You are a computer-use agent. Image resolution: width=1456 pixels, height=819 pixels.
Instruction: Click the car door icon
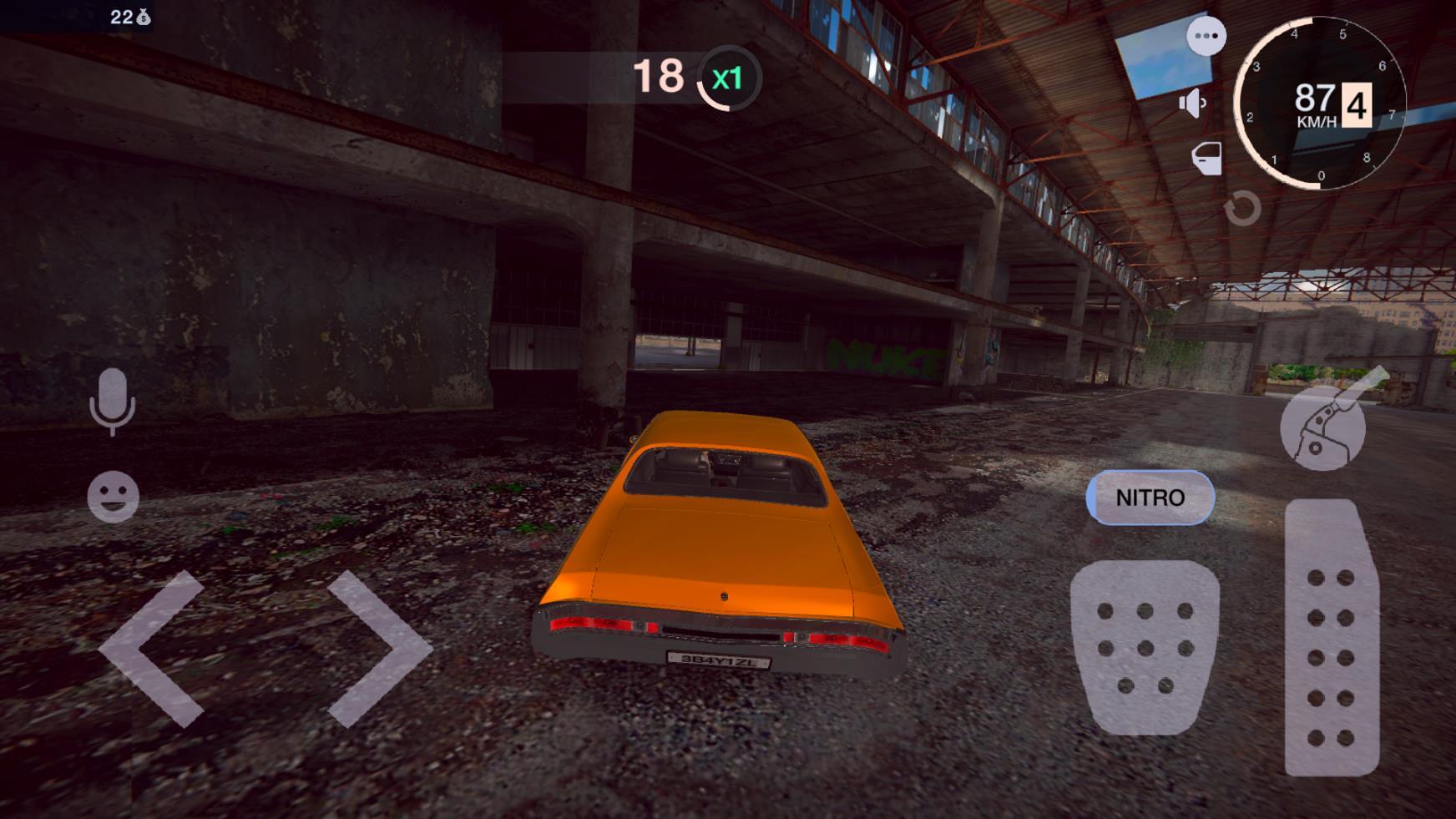click(1206, 158)
